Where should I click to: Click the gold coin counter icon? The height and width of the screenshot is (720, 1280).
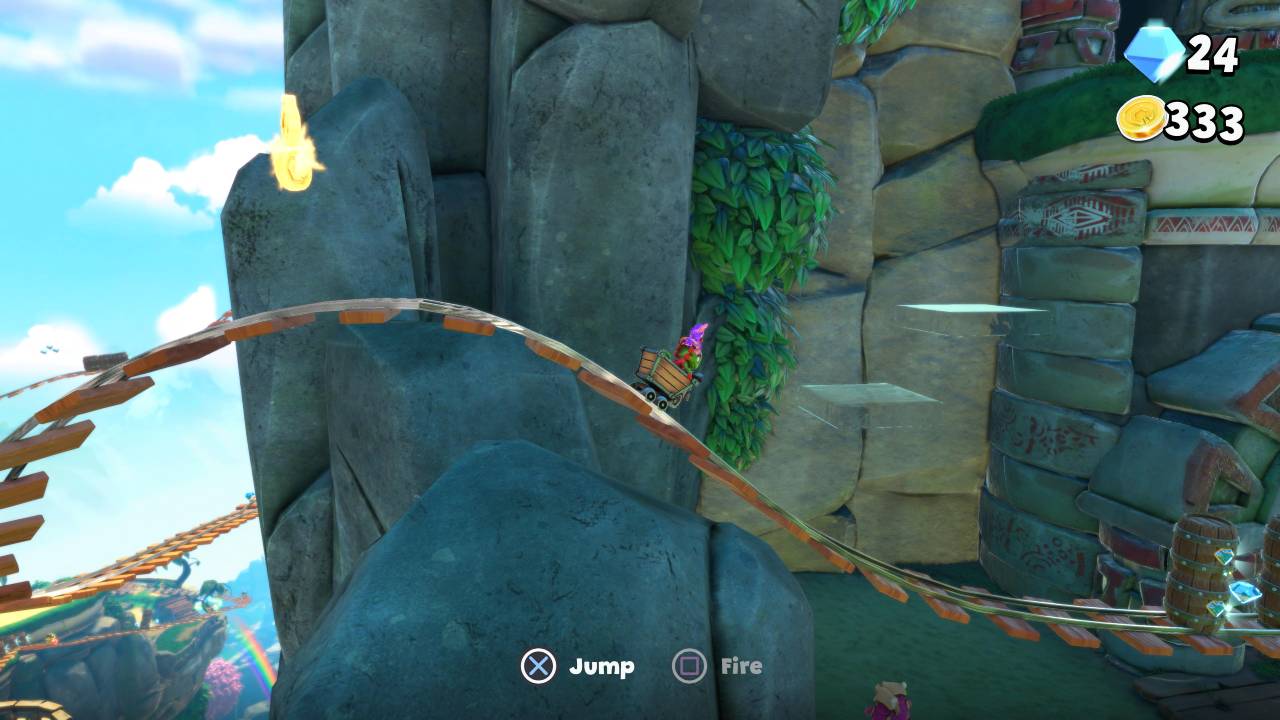pyautogui.click(x=1143, y=118)
